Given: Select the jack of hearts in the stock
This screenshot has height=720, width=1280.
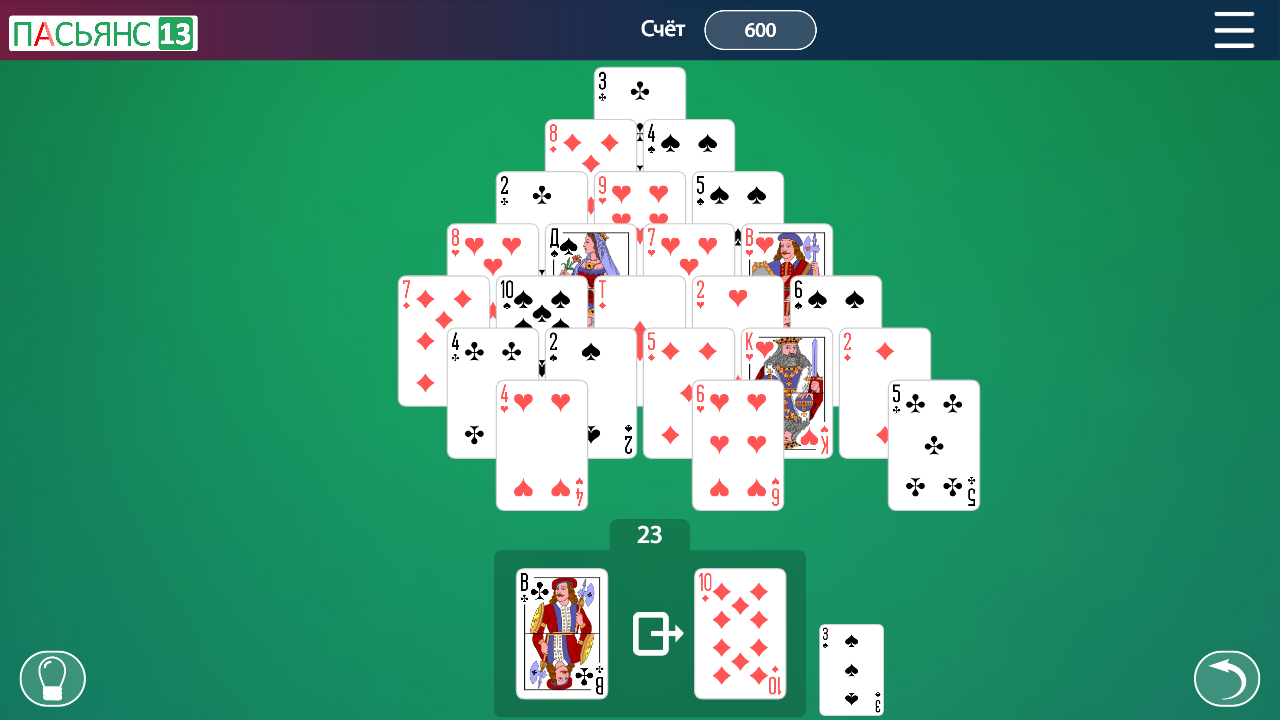Looking at the screenshot, I should (562, 633).
